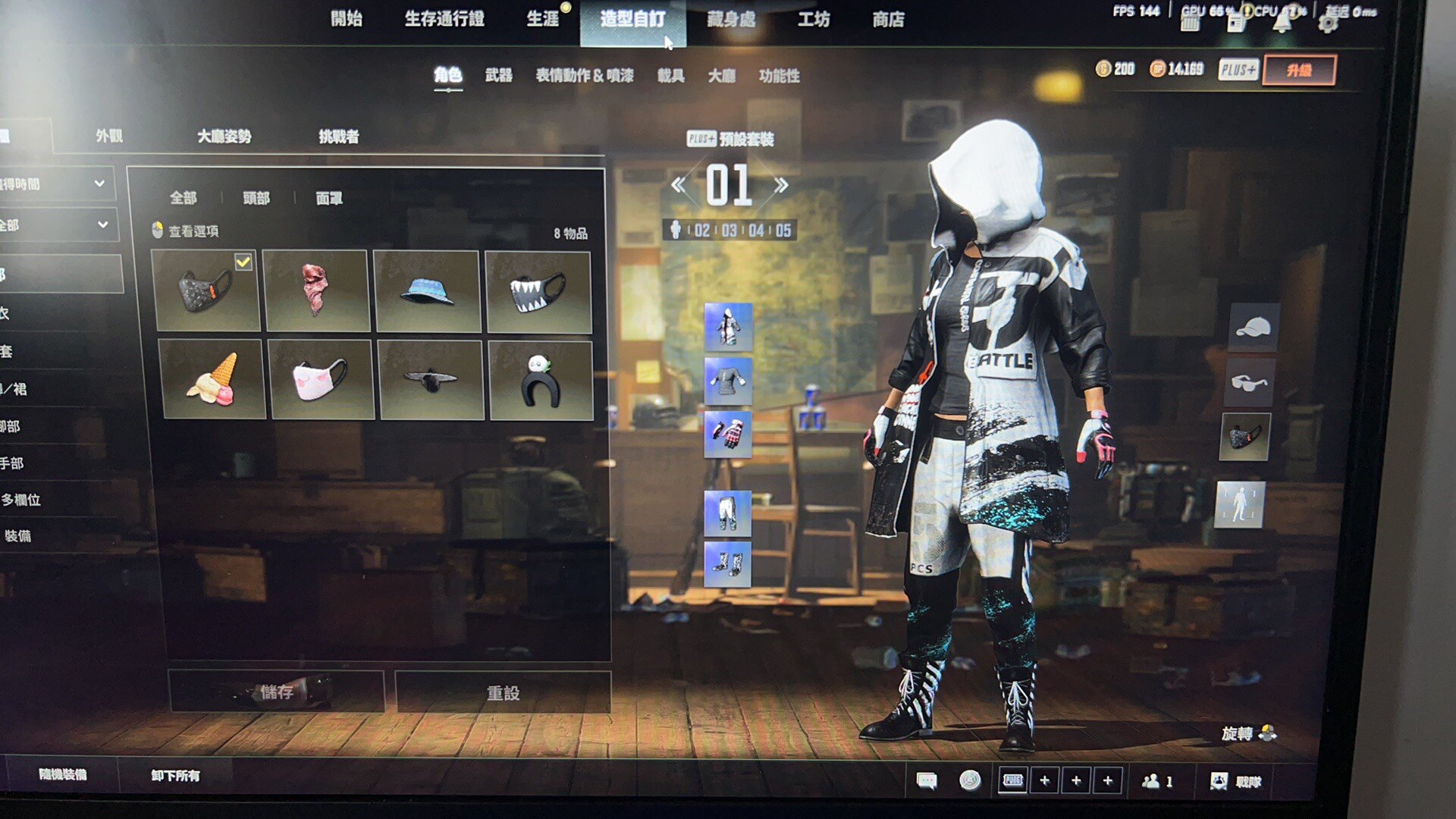Click the 升級 upgrade button top right
This screenshot has width=1456, height=819.
1298,69
